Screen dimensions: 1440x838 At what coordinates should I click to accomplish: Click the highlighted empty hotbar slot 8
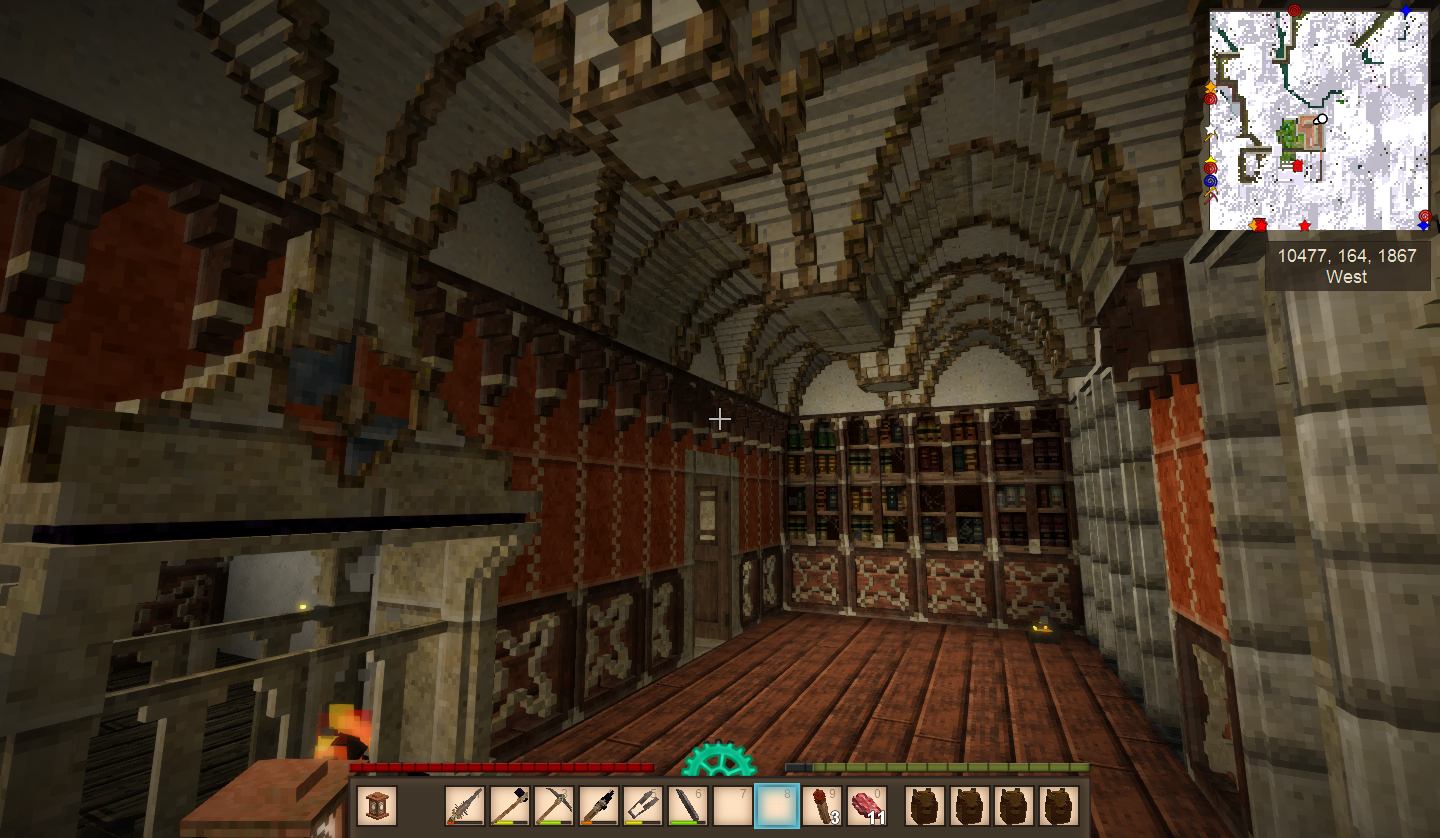pyautogui.click(x=778, y=806)
